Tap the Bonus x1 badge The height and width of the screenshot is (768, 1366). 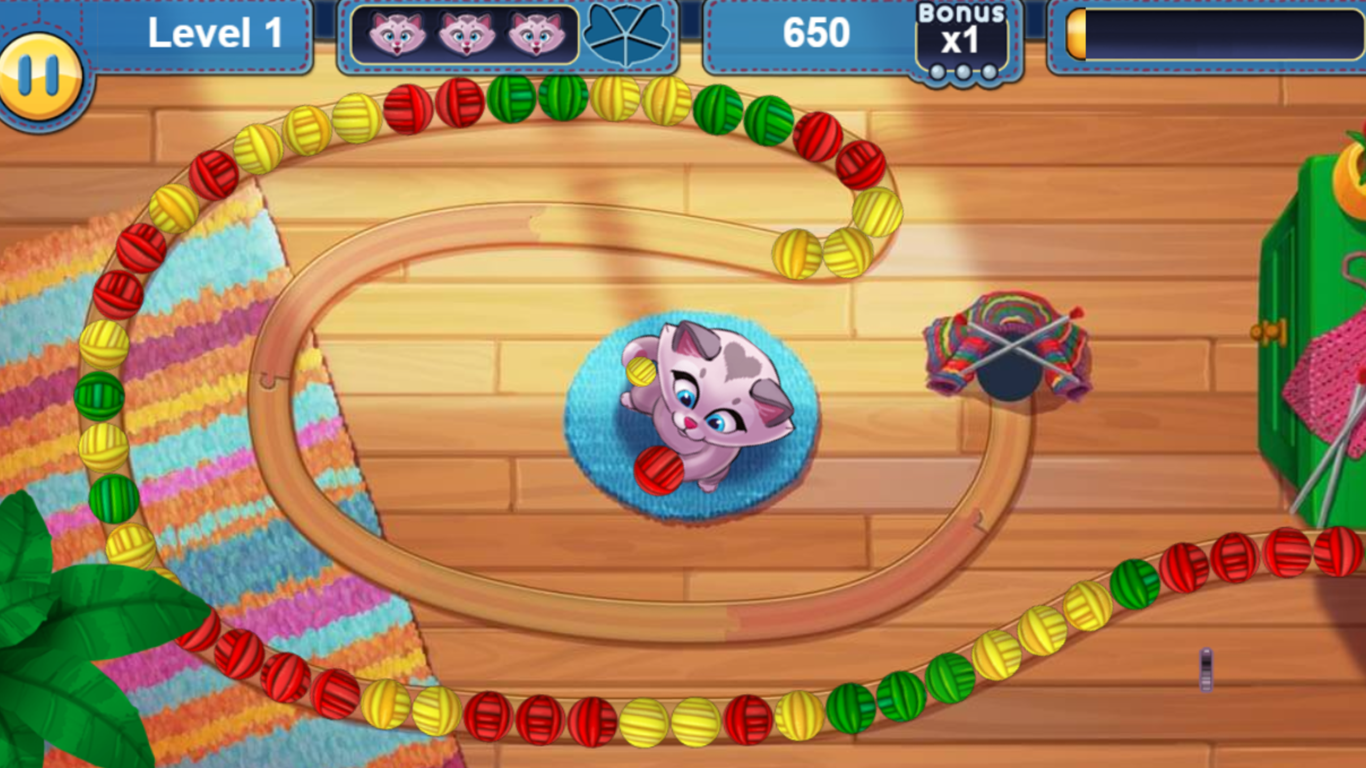962,35
